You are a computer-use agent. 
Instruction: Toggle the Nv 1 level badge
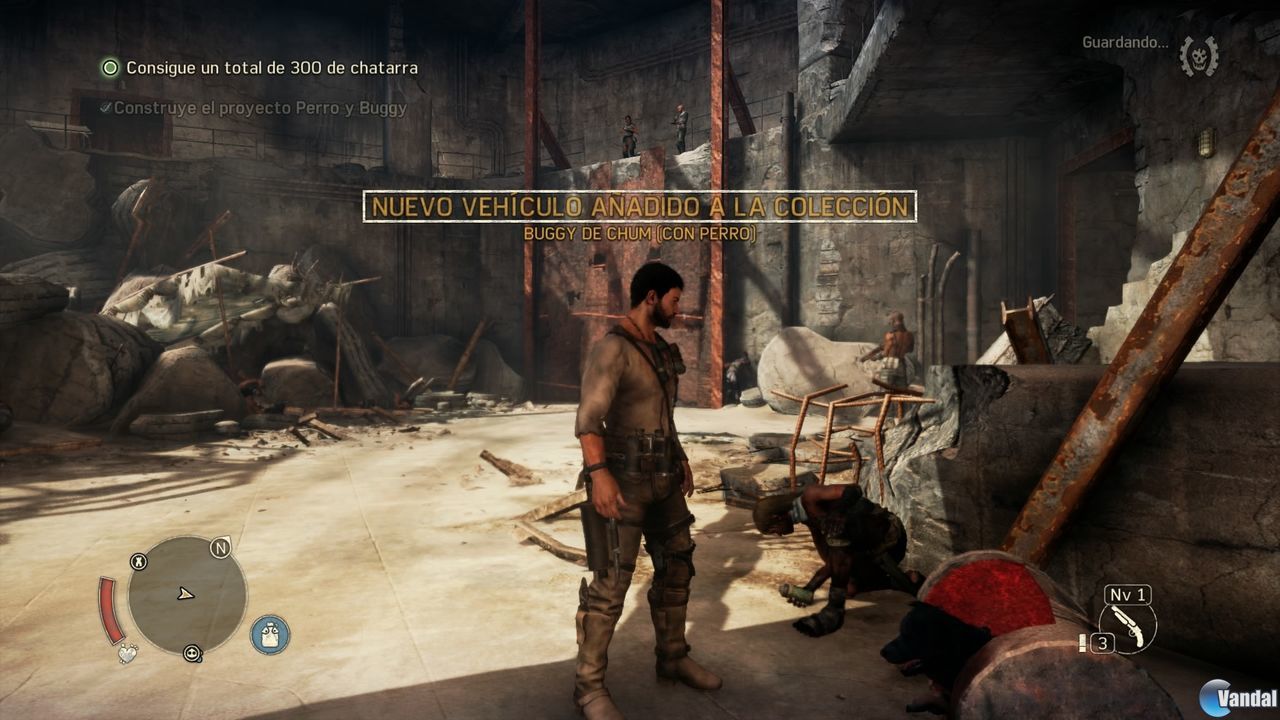pos(1127,594)
